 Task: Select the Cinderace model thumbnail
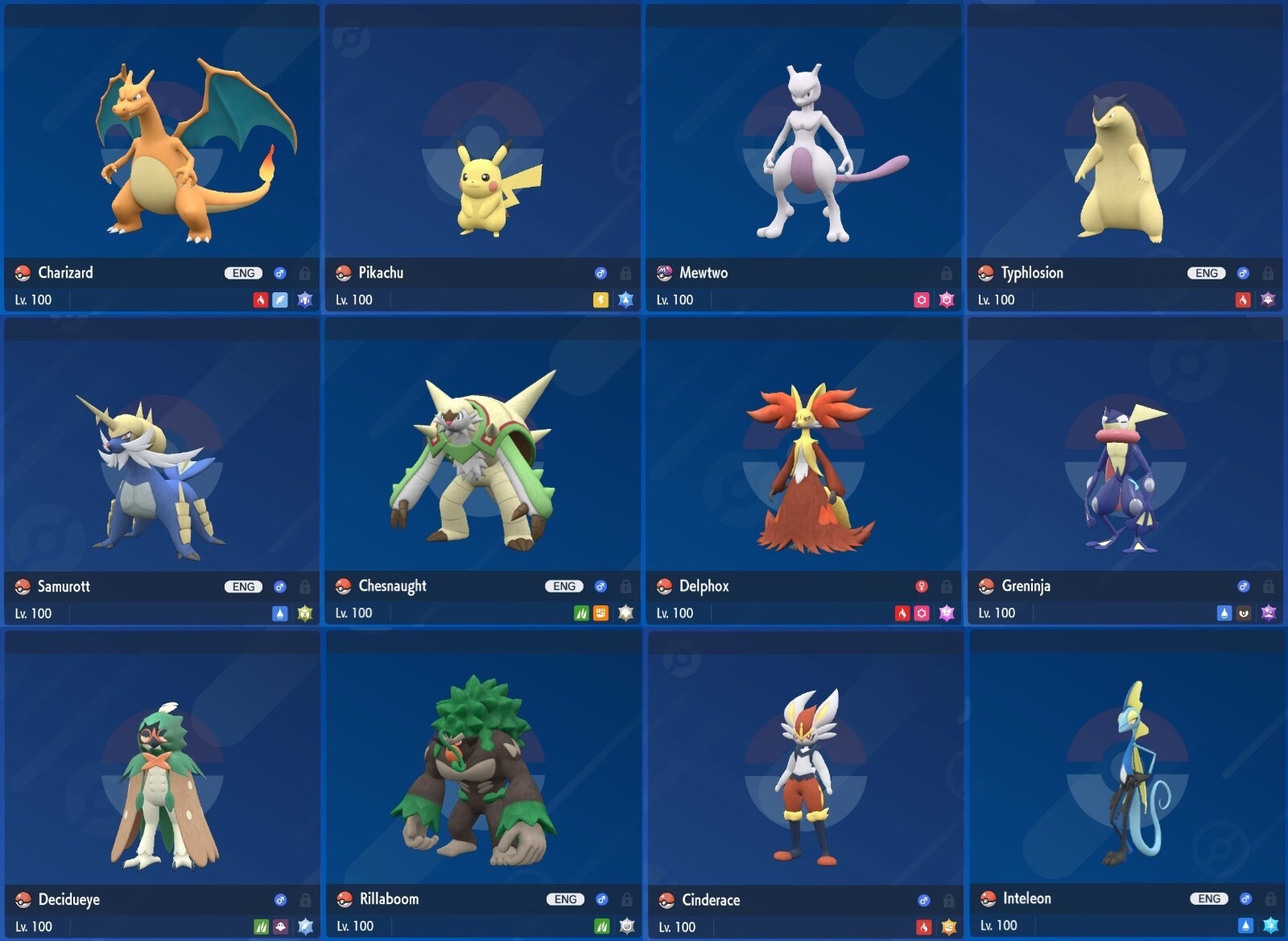[x=805, y=773]
